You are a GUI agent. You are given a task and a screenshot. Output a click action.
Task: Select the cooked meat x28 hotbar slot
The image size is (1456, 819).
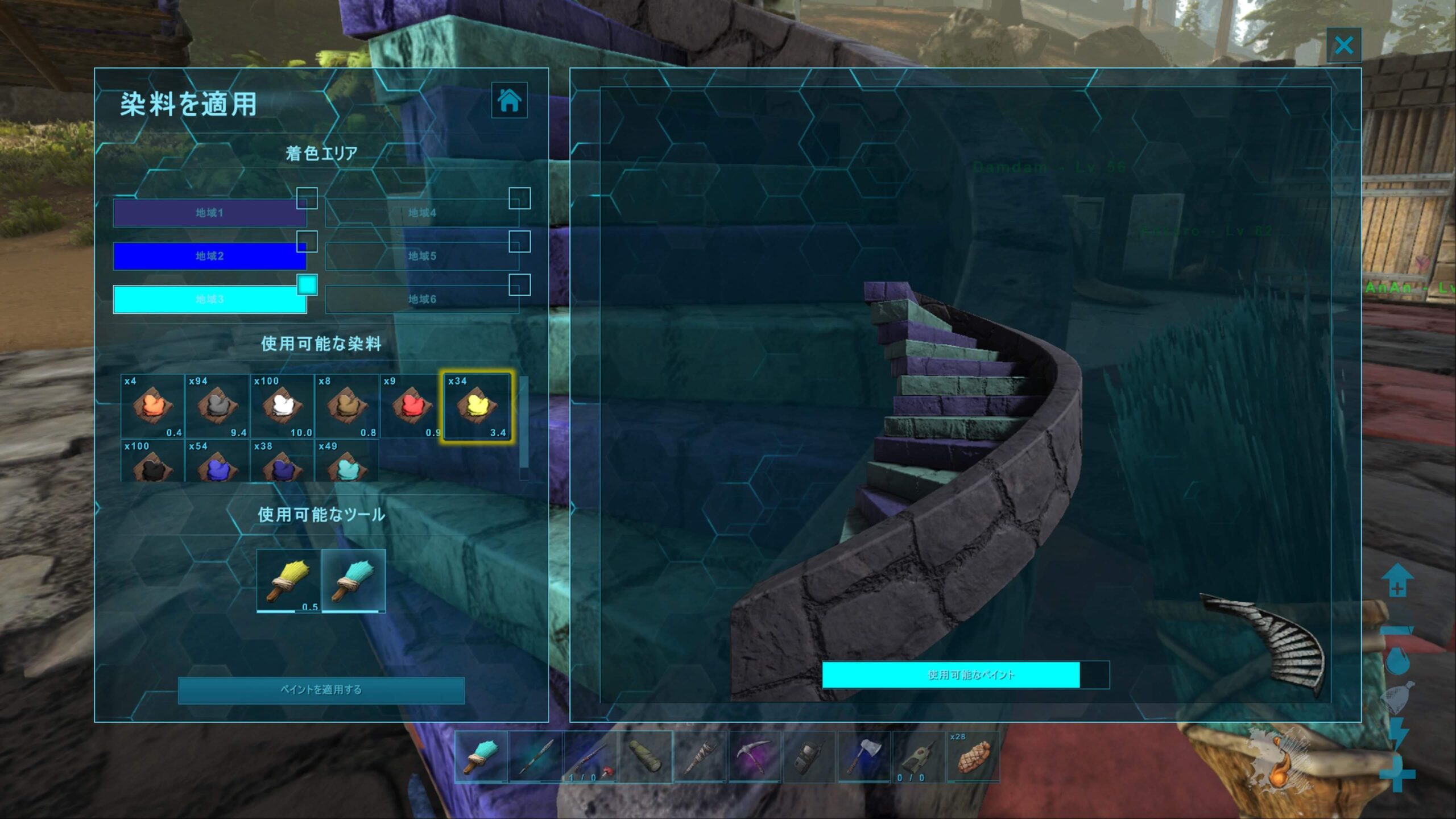pos(973,757)
